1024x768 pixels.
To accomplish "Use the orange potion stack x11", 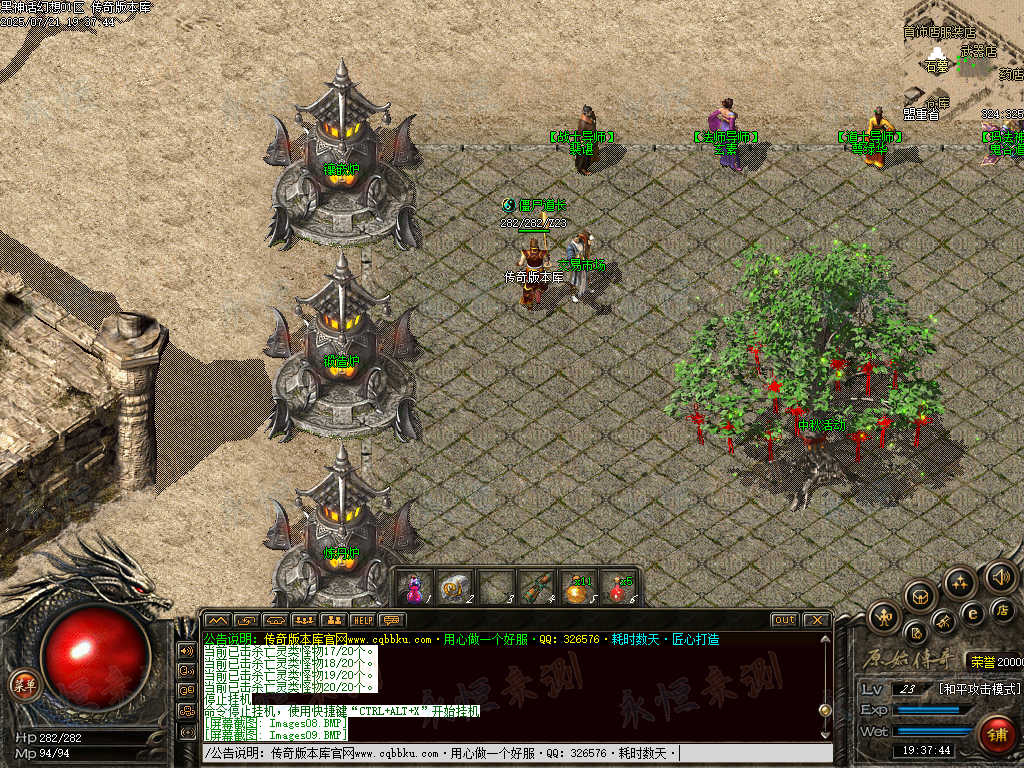I will [579, 587].
